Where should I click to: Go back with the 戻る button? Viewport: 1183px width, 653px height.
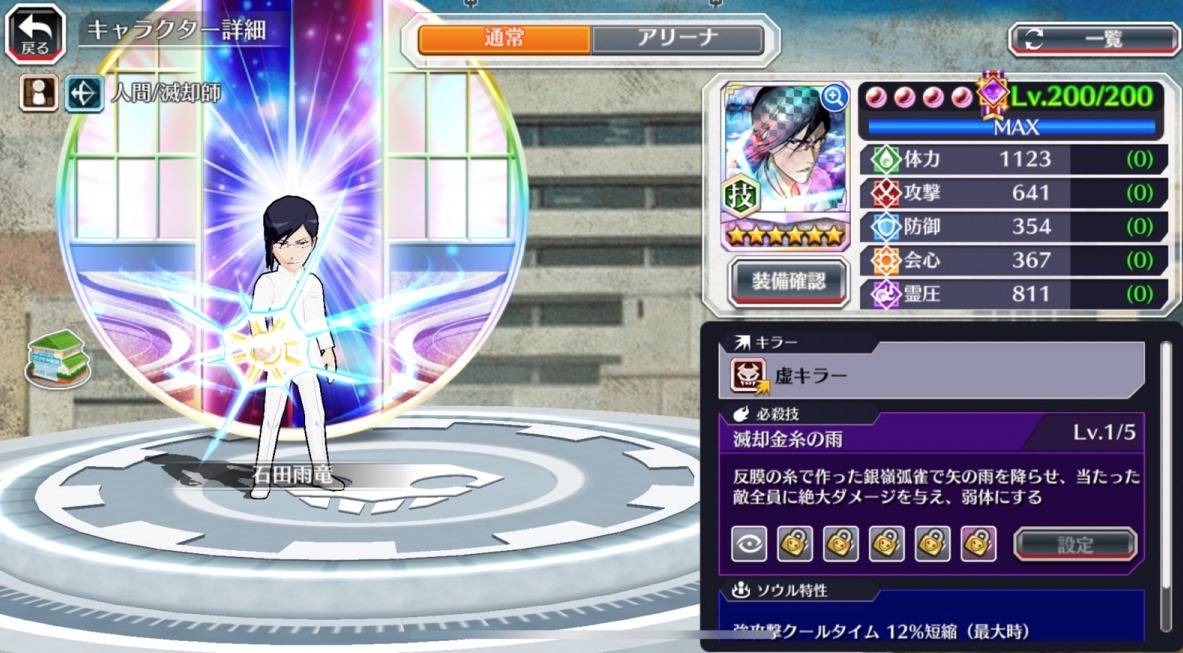coord(35,34)
